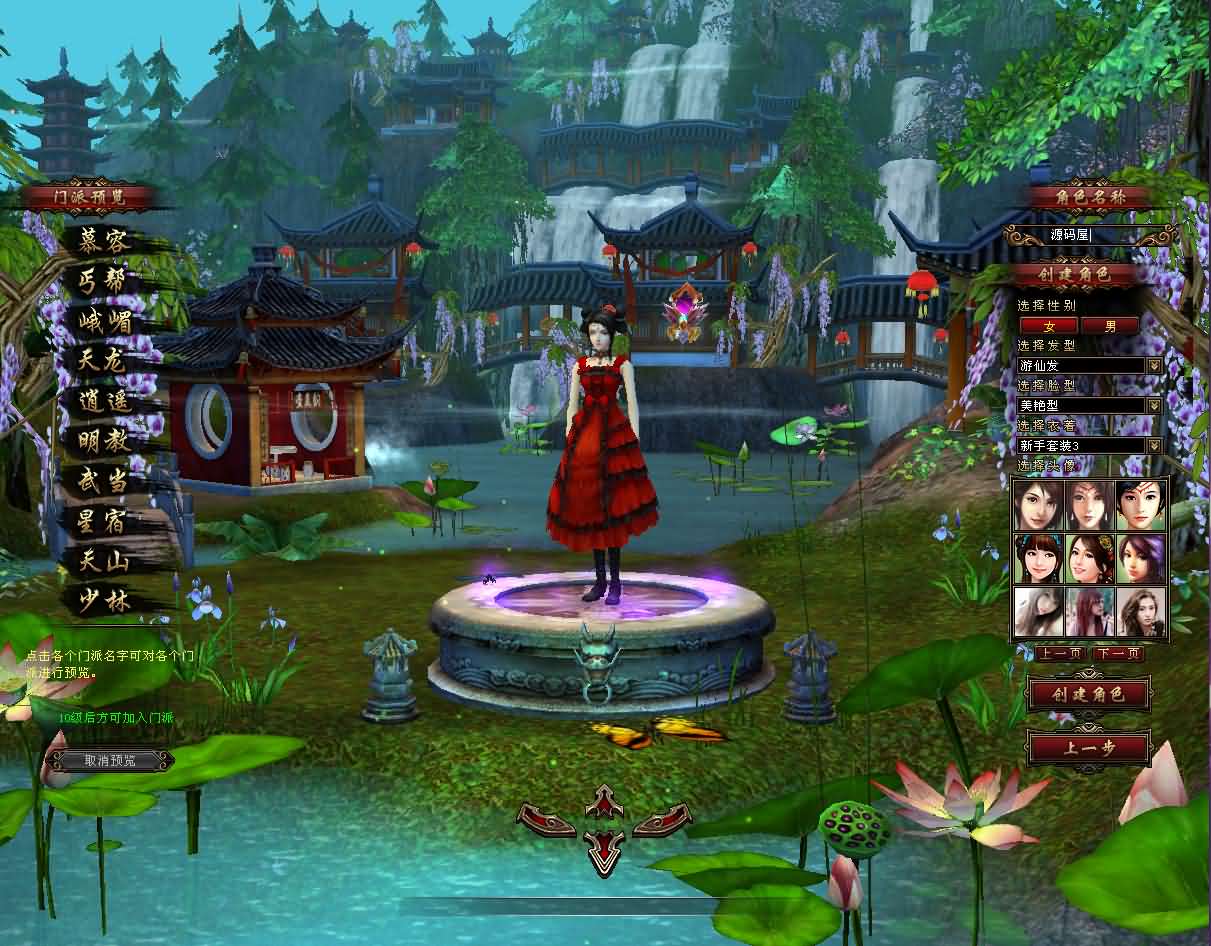Go to next portrait page (下一页)

click(x=1118, y=654)
